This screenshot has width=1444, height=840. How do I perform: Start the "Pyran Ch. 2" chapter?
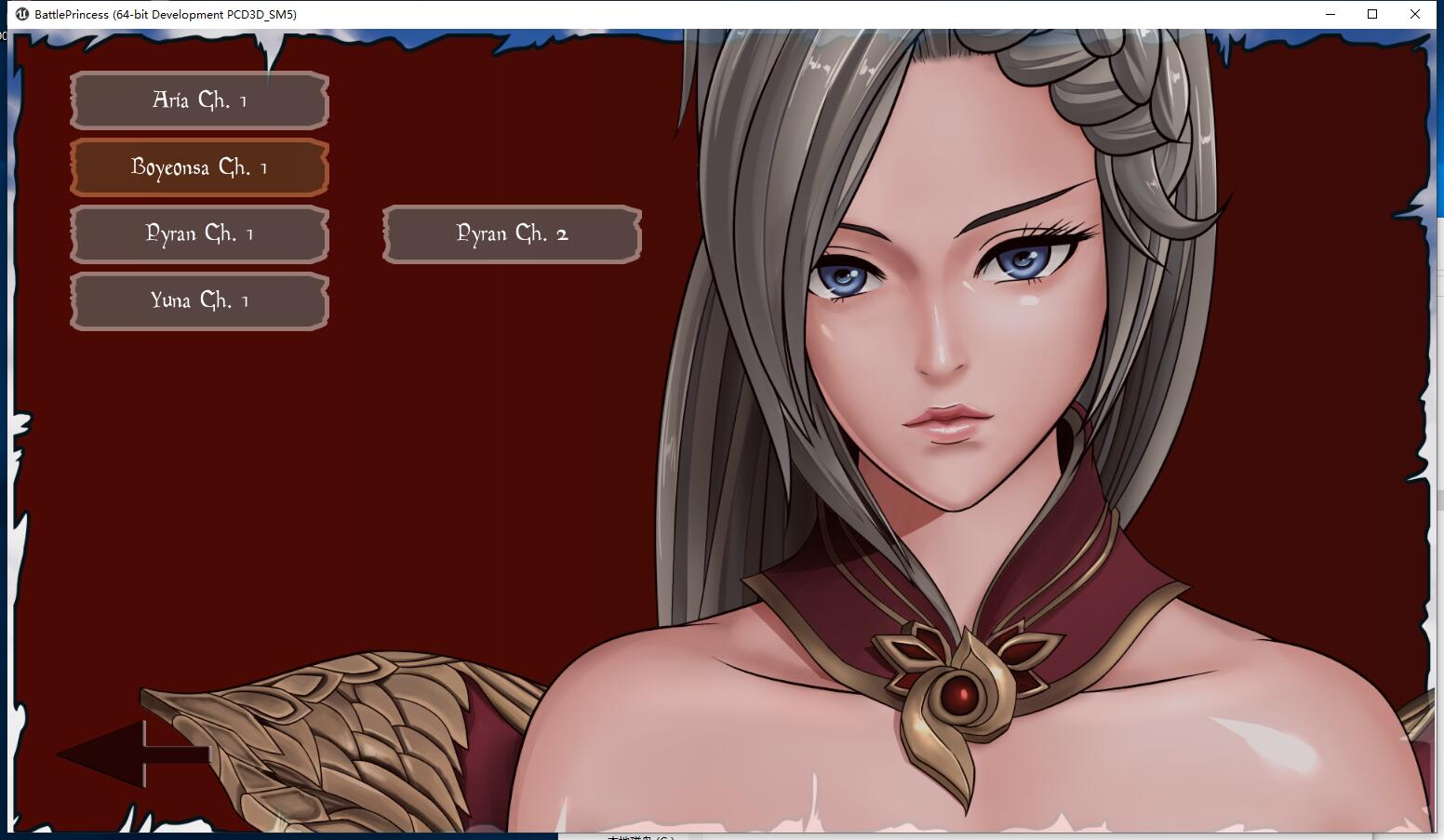tap(511, 234)
